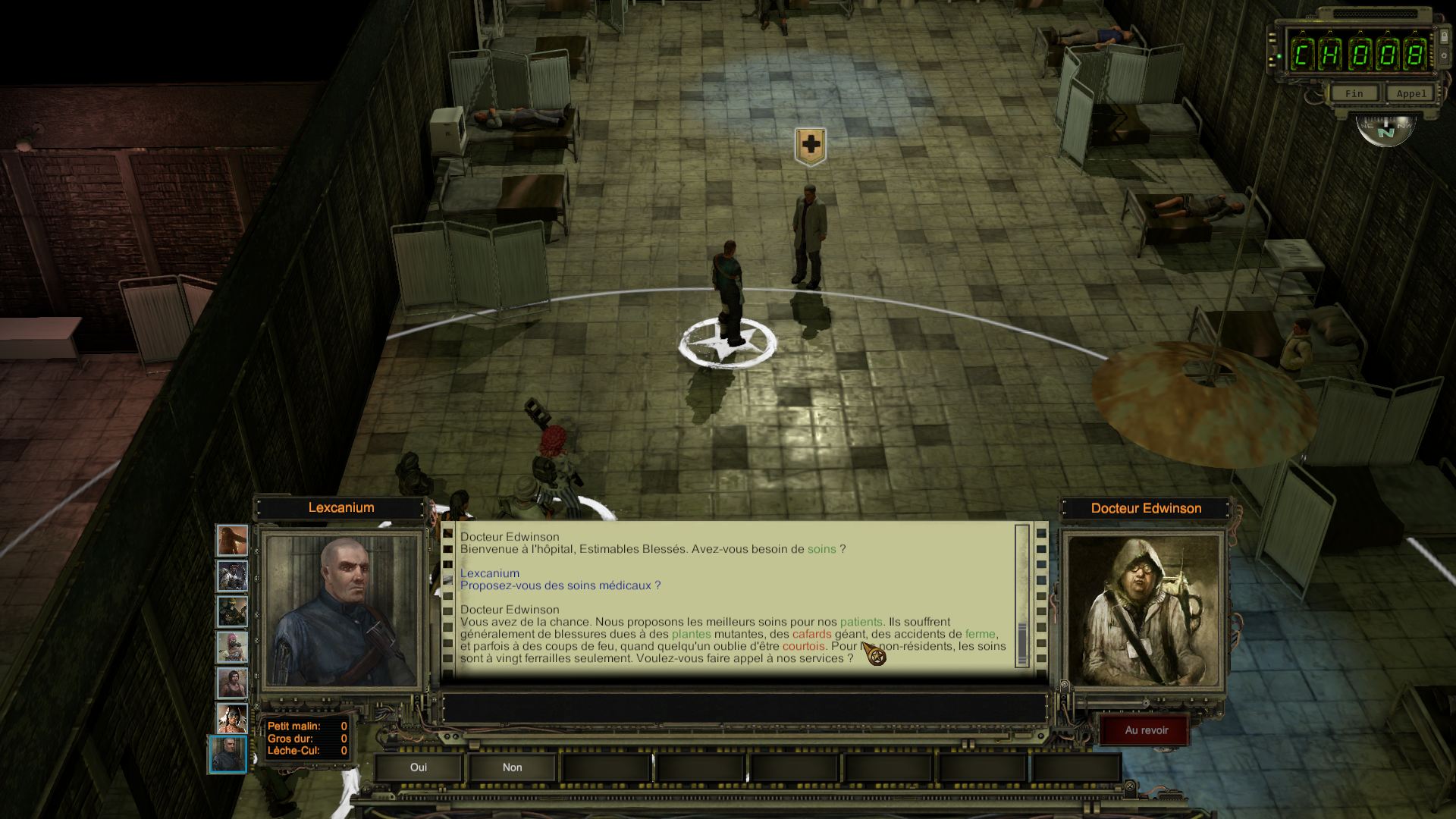Click the radio's "Fin" button

pos(1354,93)
